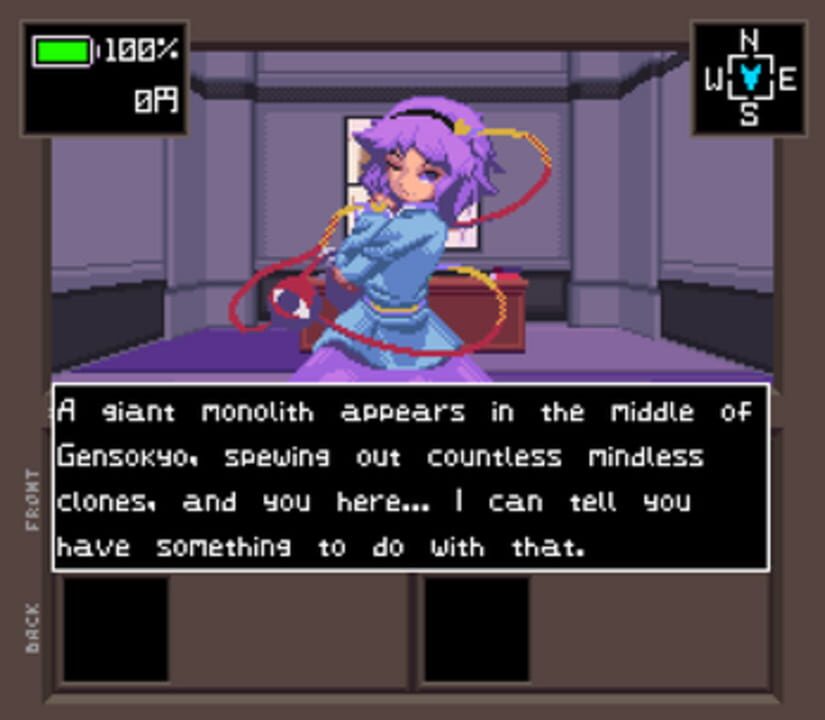Select the FRONT row label

[x=33, y=499]
